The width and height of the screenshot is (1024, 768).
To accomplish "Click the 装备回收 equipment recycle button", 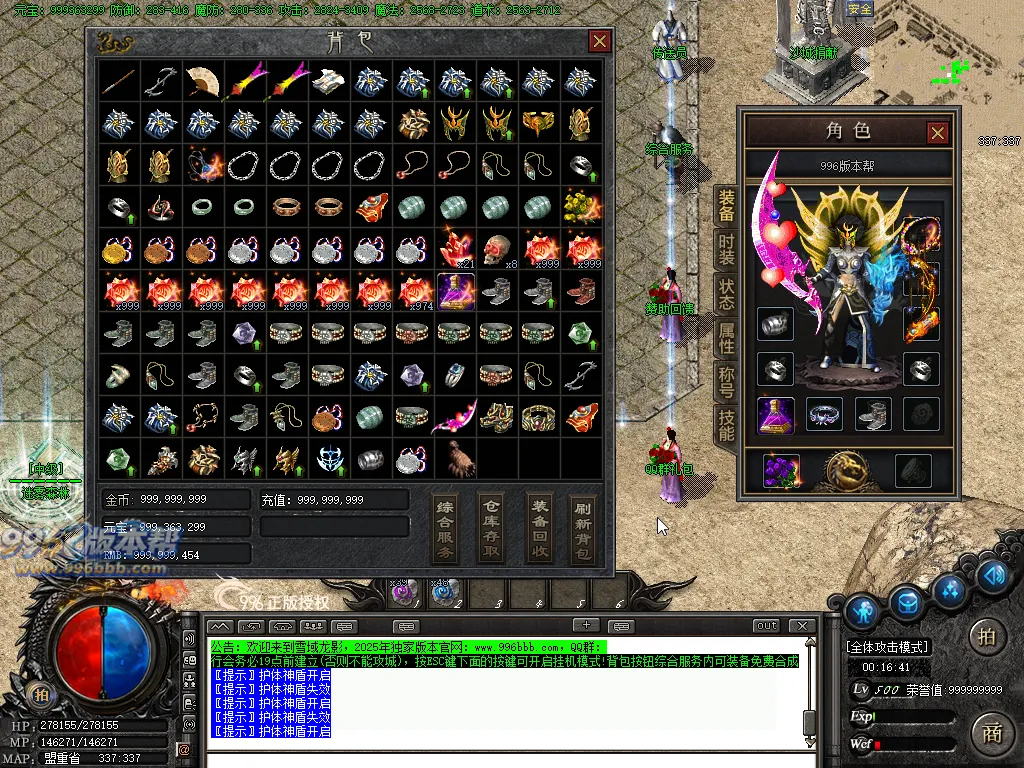I will (540, 527).
